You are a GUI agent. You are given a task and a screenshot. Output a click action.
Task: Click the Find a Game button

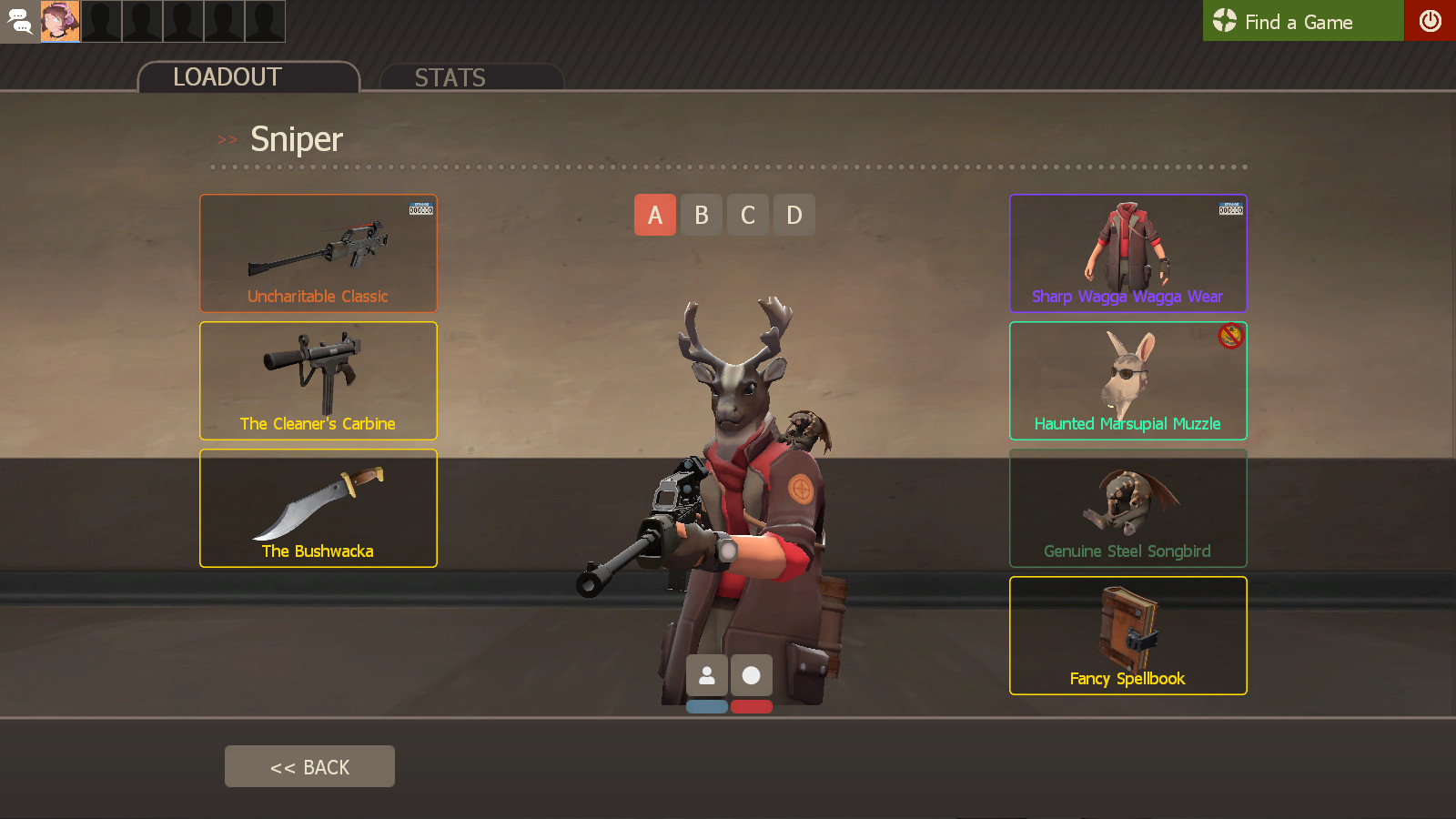click(1301, 21)
